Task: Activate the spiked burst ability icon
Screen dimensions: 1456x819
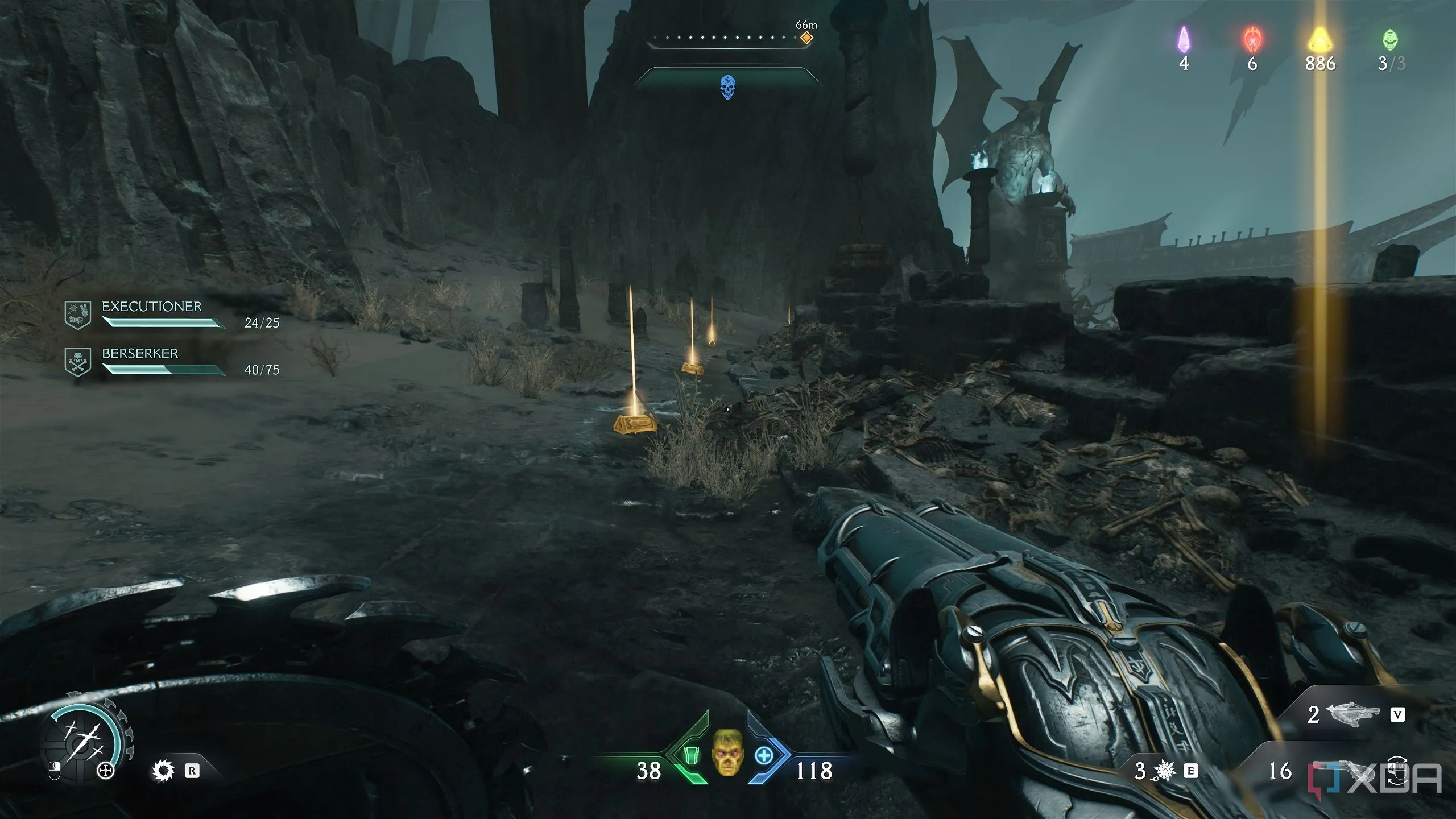Action: [1164, 771]
